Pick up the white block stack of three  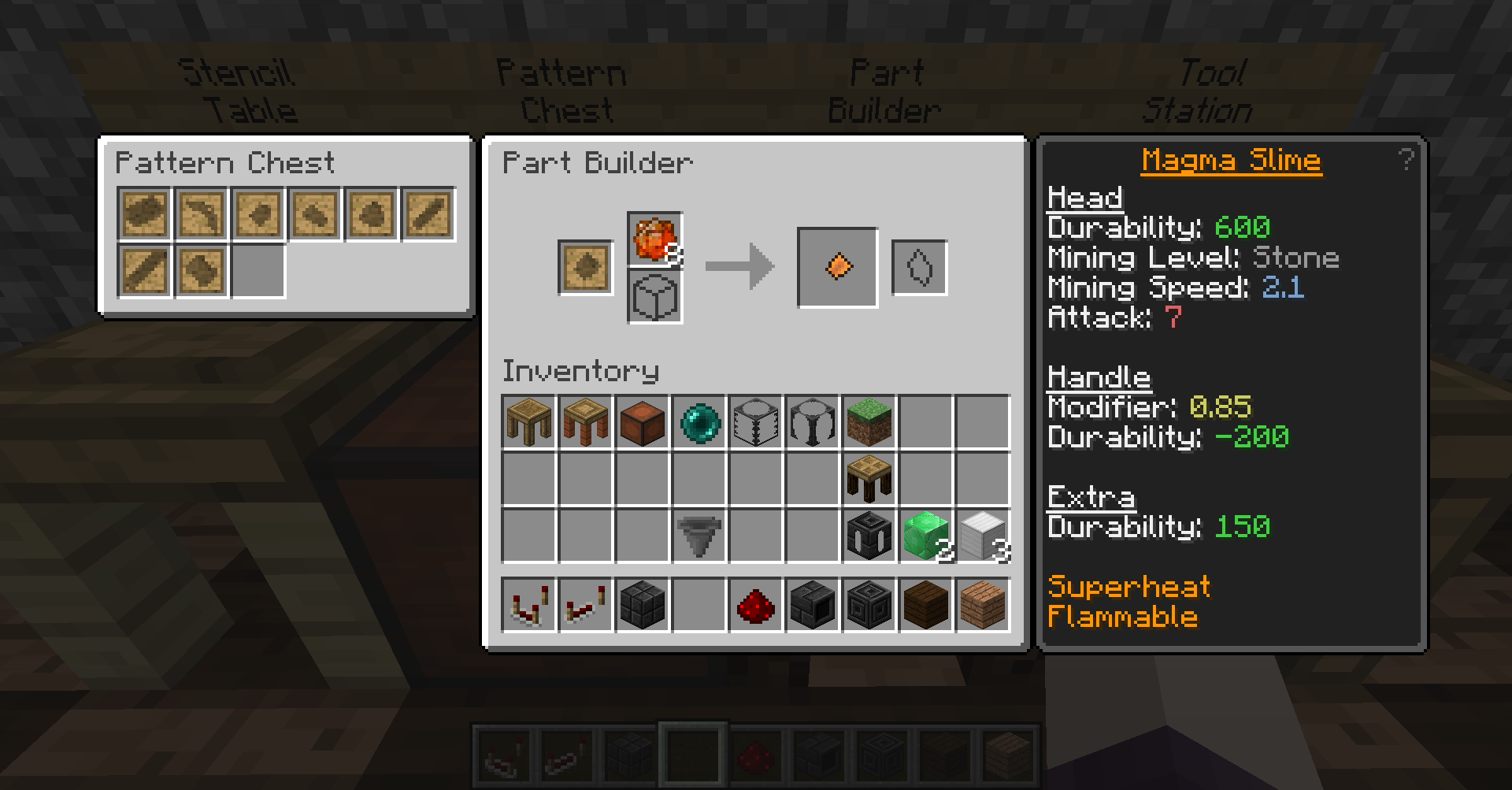[x=983, y=536]
